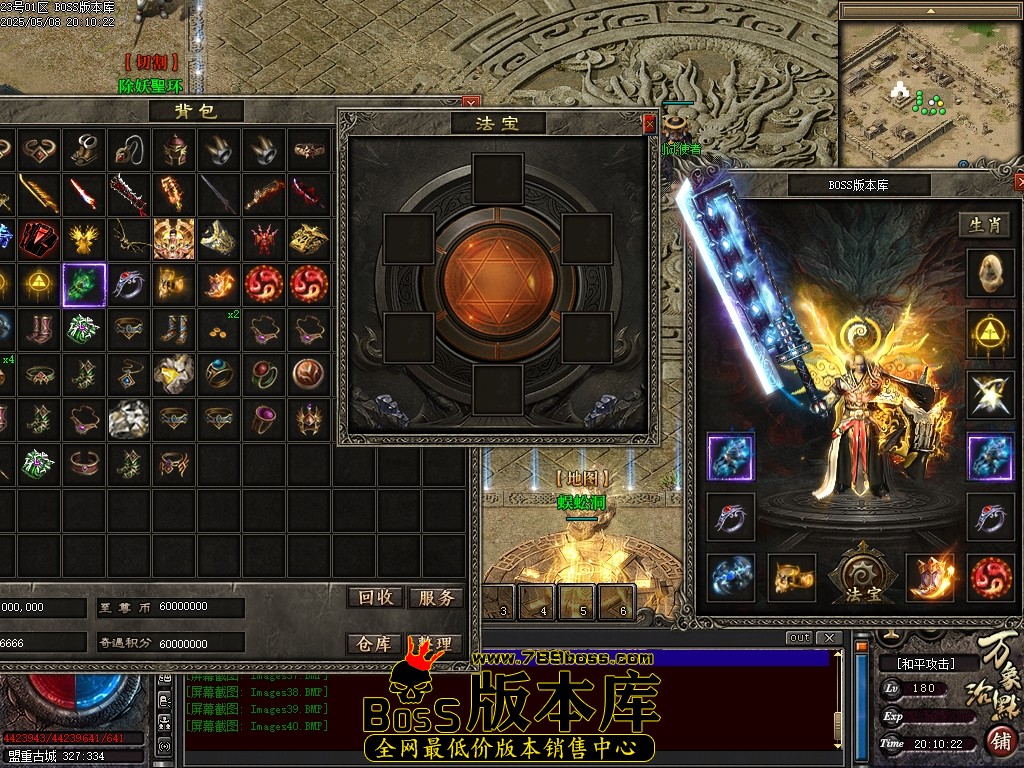Image resolution: width=1024 pixels, height=768 pixels.
Task: Open the 仓库 warehouse
Action: [375, 644]
